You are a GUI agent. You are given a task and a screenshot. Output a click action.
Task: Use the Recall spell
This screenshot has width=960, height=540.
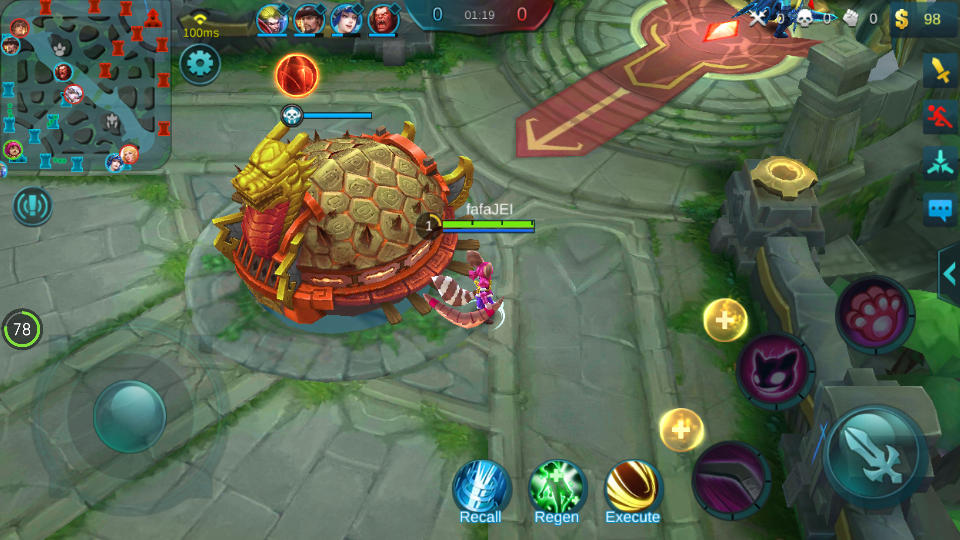[481, 489]
